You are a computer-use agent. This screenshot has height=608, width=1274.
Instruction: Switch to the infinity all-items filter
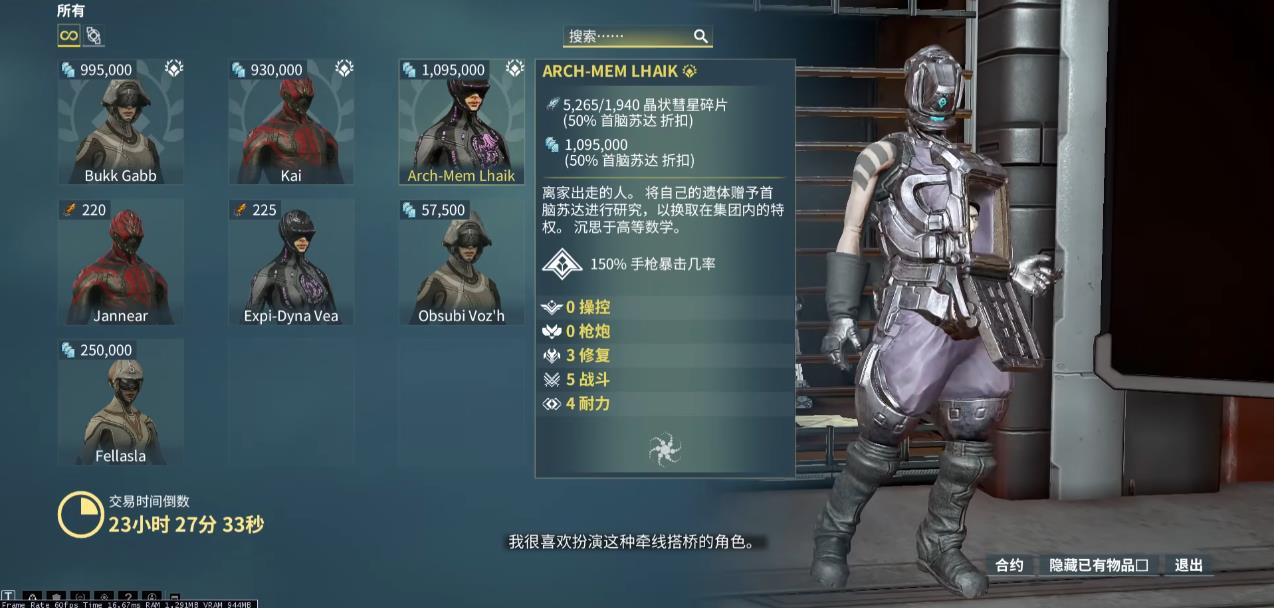point(68,36)
